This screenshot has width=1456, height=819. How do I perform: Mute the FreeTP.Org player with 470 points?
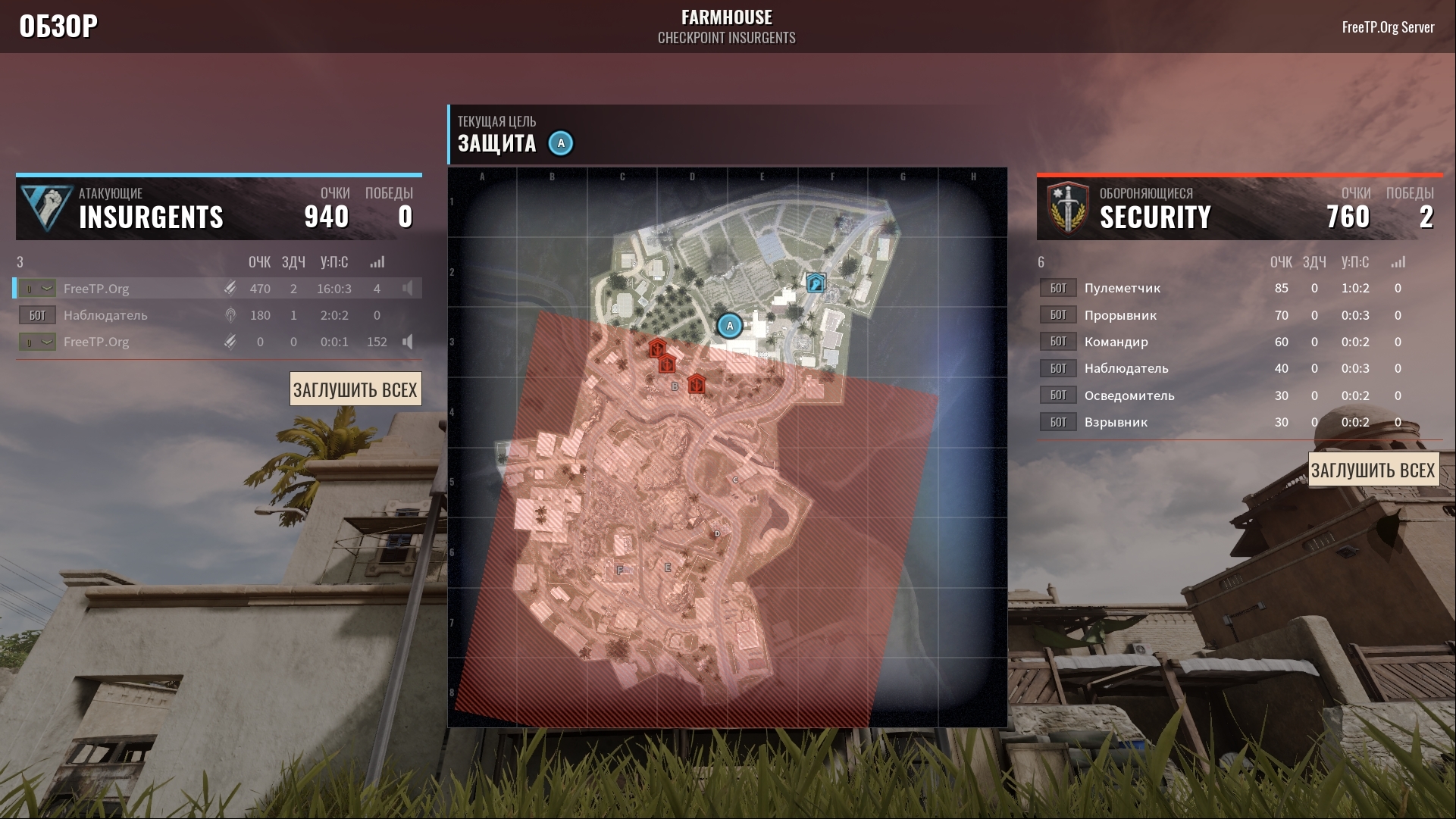pyautogui.click(x=408, y=289)
